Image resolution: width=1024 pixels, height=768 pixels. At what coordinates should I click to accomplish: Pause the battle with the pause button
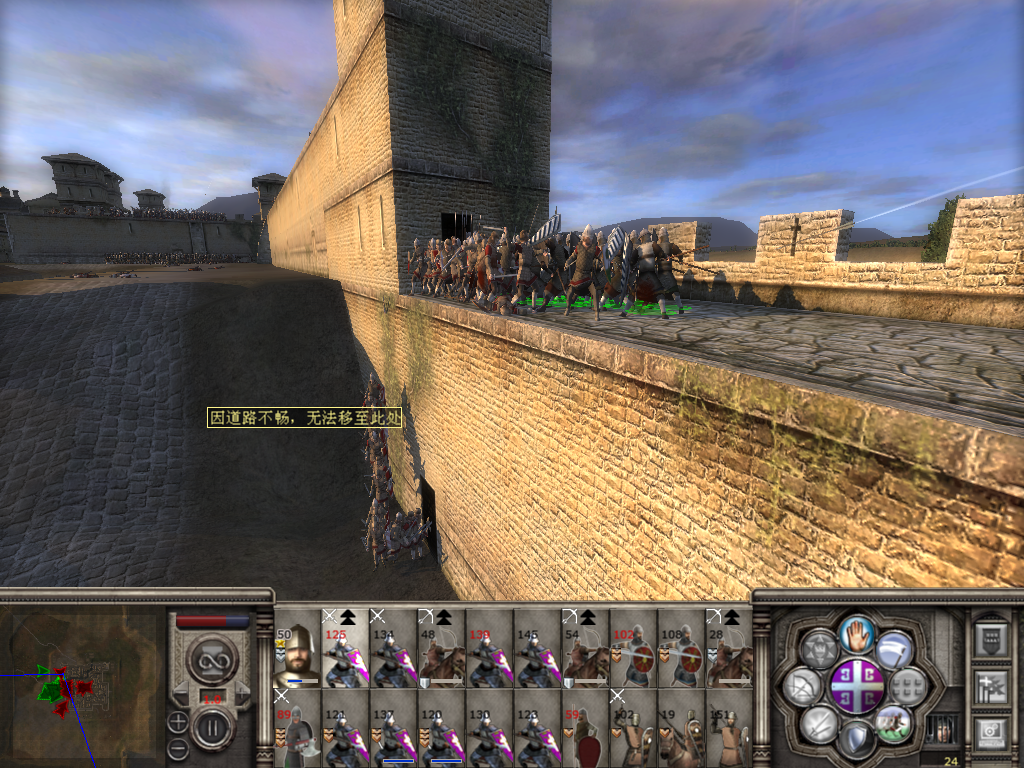coord(213,729)
